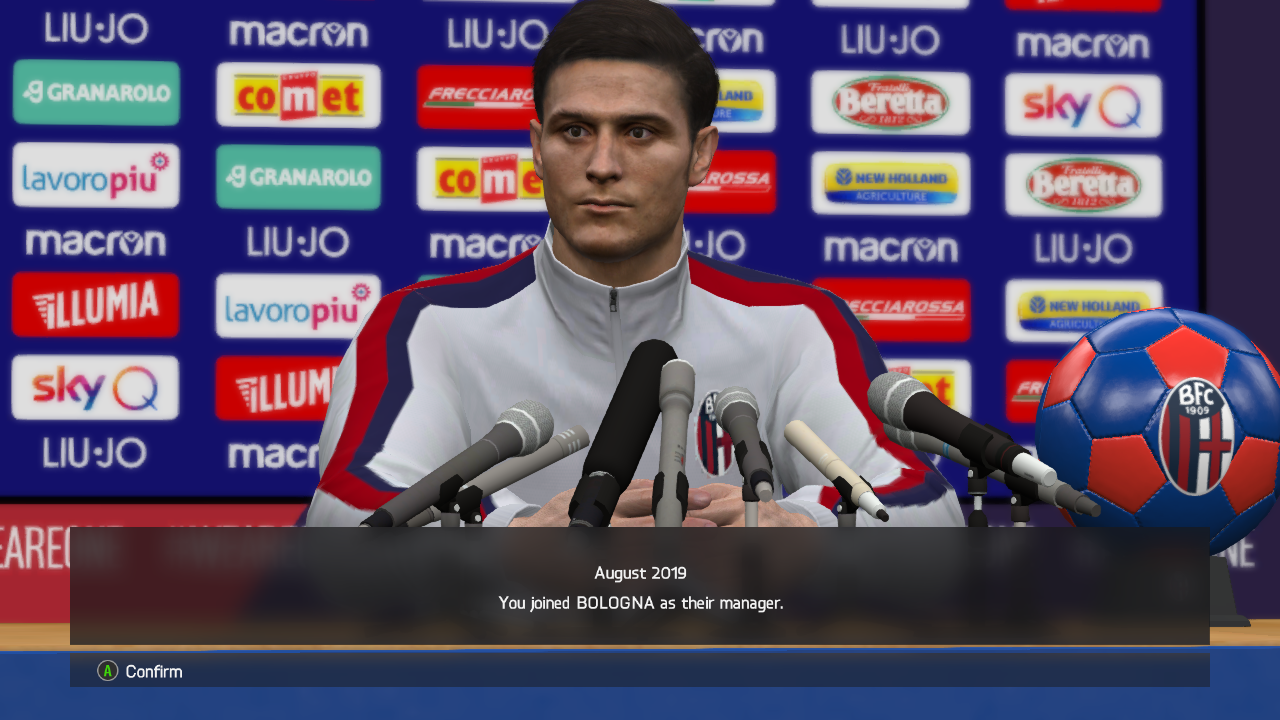Click the 'August 2019' heading
This screenshot has width=1280, height=720.
pos(639,573)
